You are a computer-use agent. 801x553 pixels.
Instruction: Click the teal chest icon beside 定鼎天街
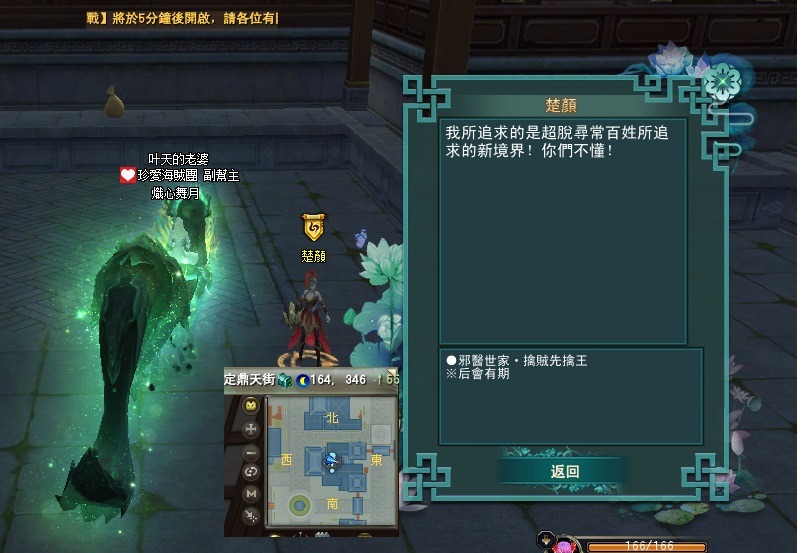point(284,380)
